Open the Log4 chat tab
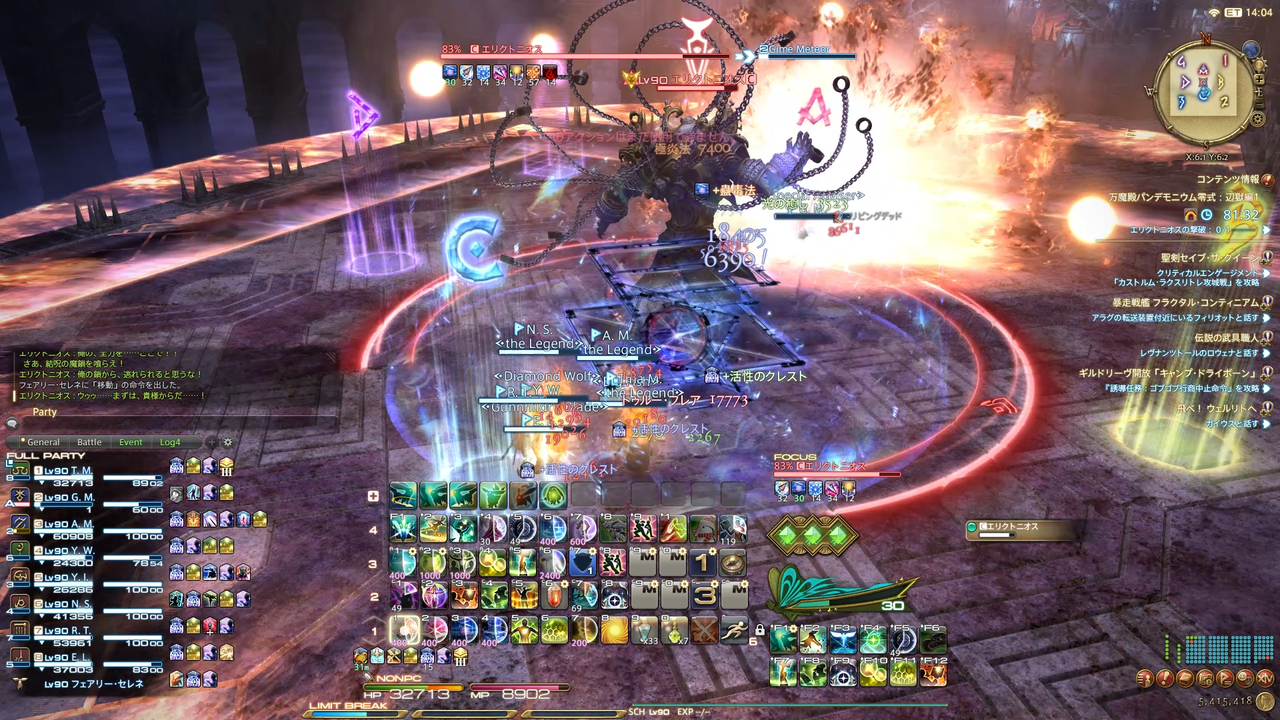Viewport: 1280px width, 720px height. 171,442
